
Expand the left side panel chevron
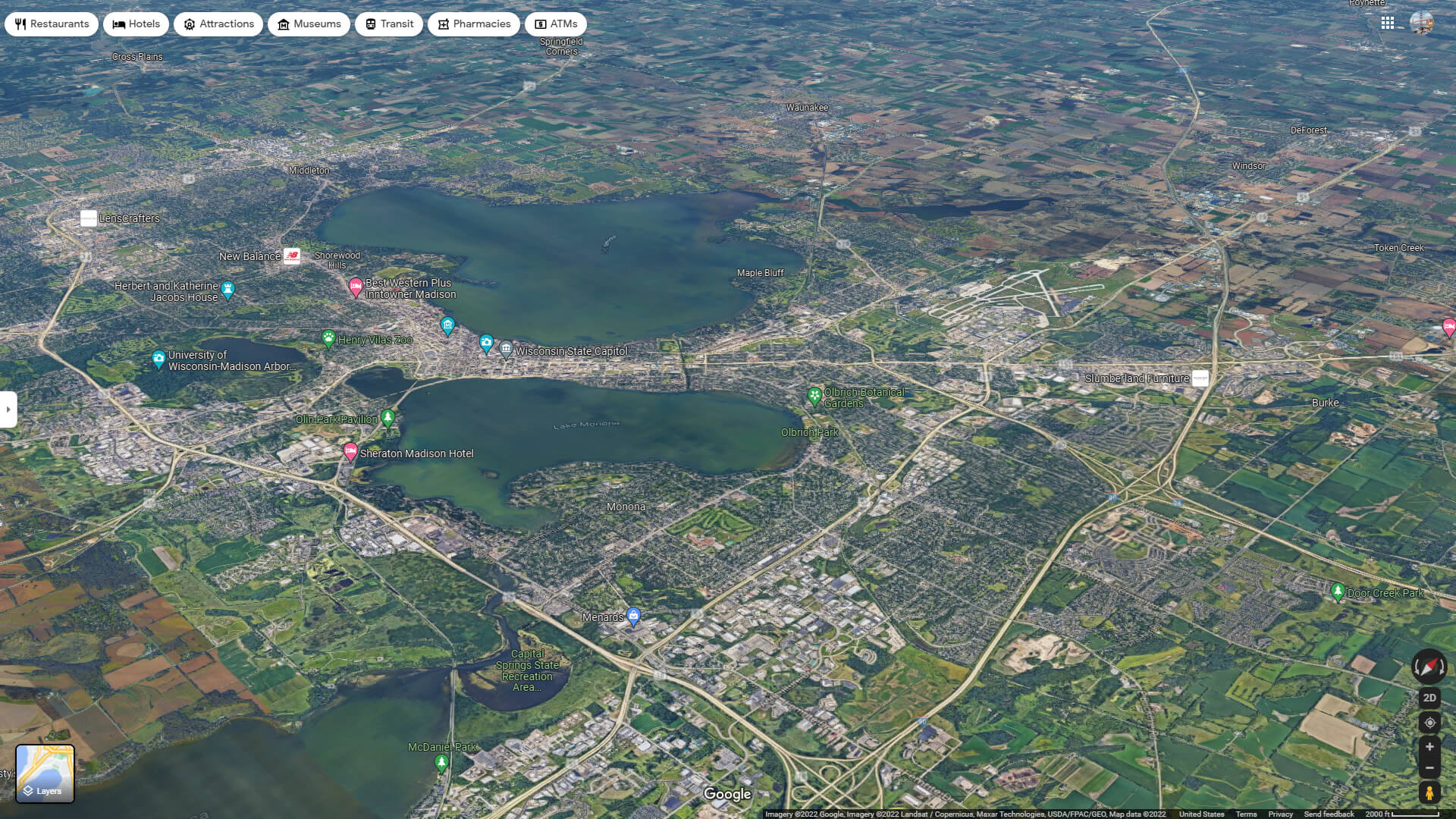tap(8, 408)
